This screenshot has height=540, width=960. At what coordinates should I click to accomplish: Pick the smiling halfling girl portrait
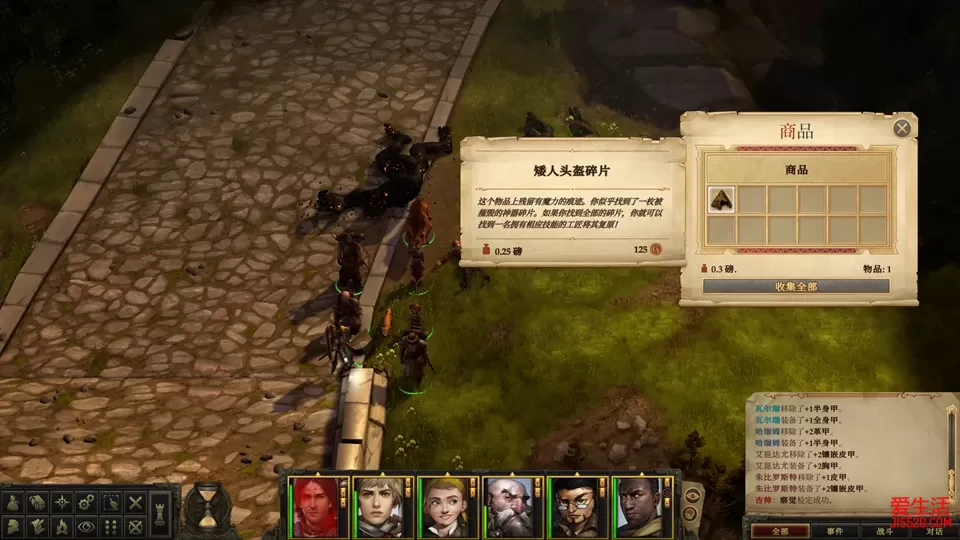point(445,506)
